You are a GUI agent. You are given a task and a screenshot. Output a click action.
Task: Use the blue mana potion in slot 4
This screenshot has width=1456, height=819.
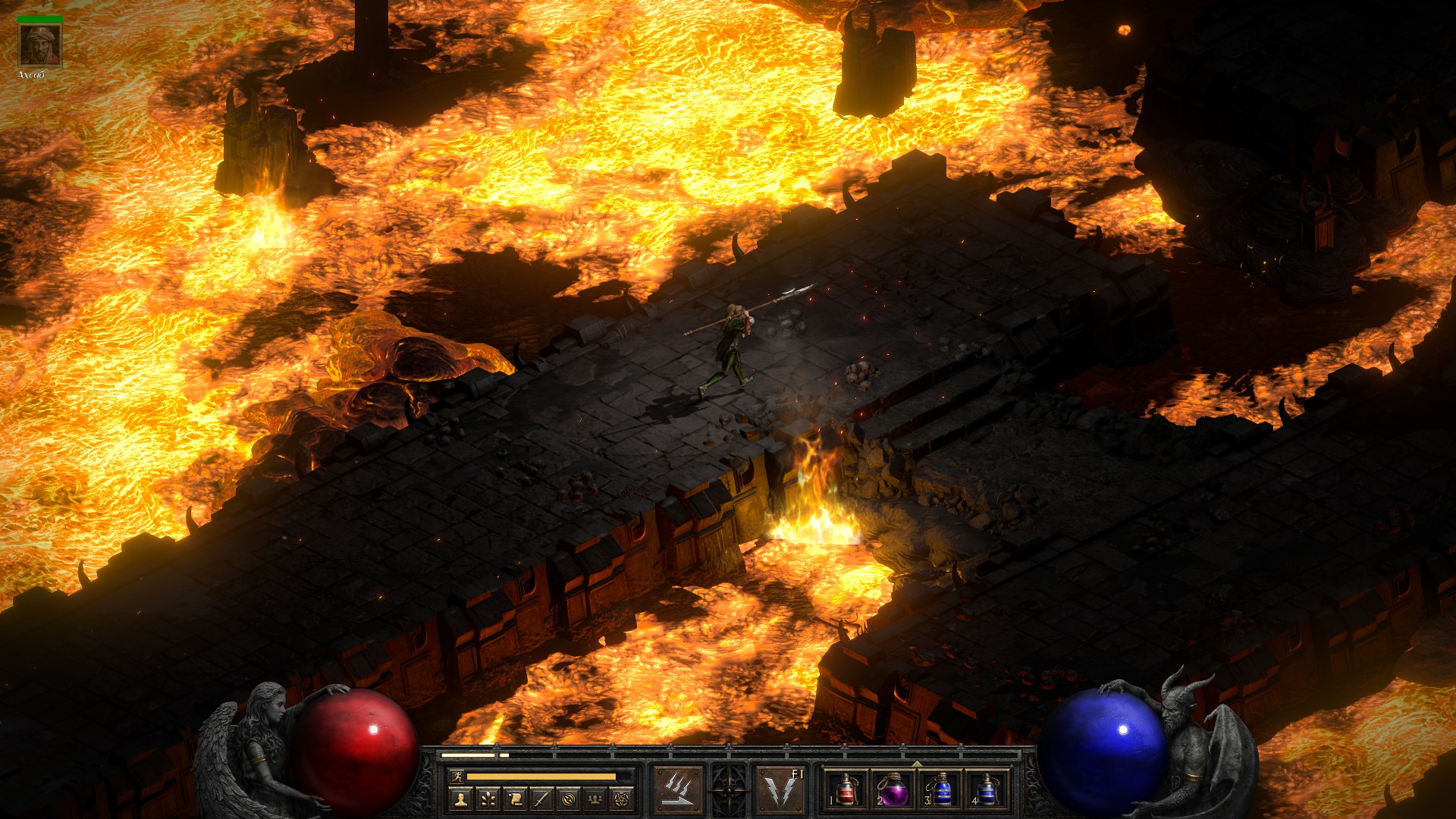tap(987, 789)
